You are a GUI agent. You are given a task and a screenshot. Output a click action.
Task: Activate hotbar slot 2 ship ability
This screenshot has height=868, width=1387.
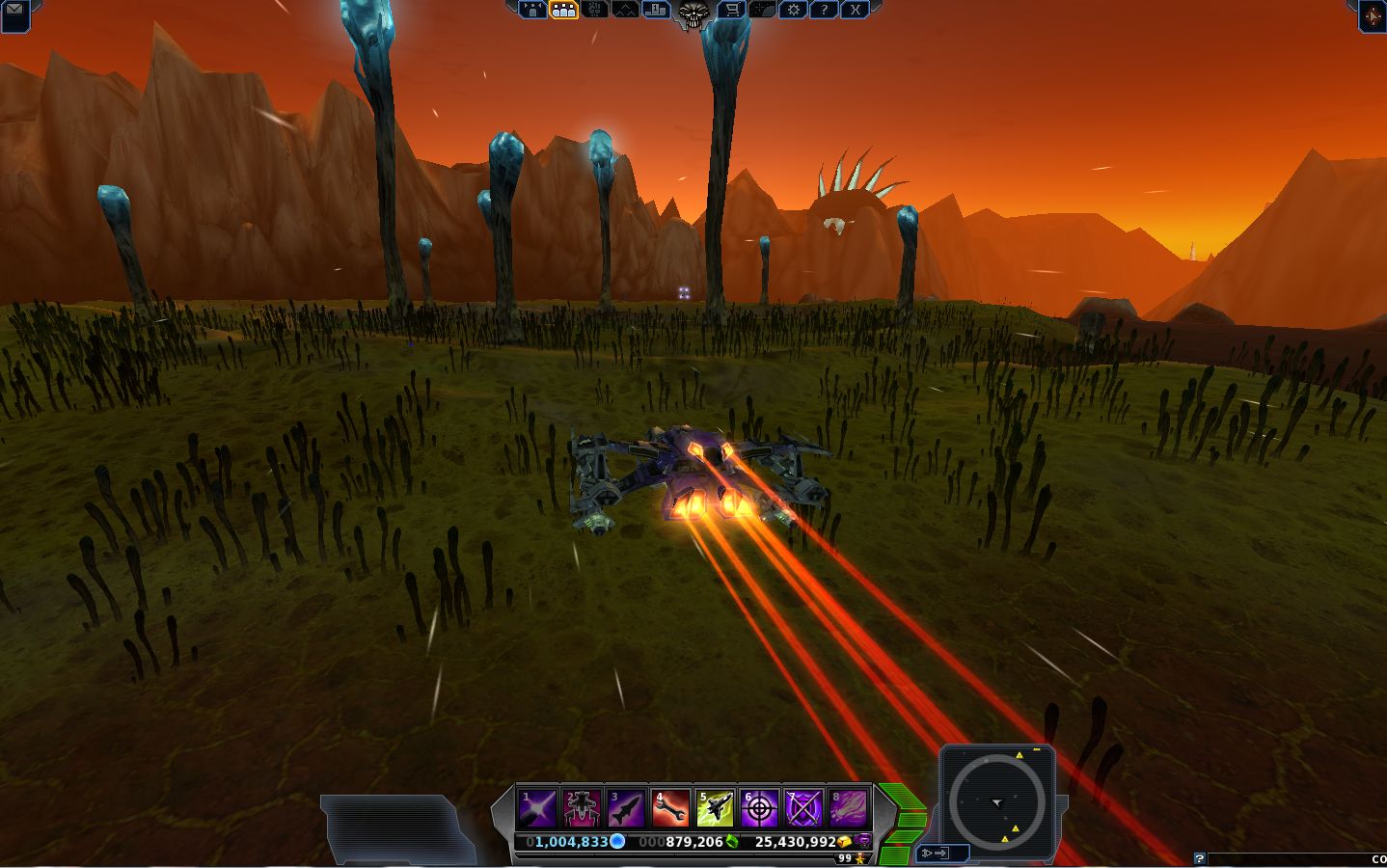[x=582, y=808]
